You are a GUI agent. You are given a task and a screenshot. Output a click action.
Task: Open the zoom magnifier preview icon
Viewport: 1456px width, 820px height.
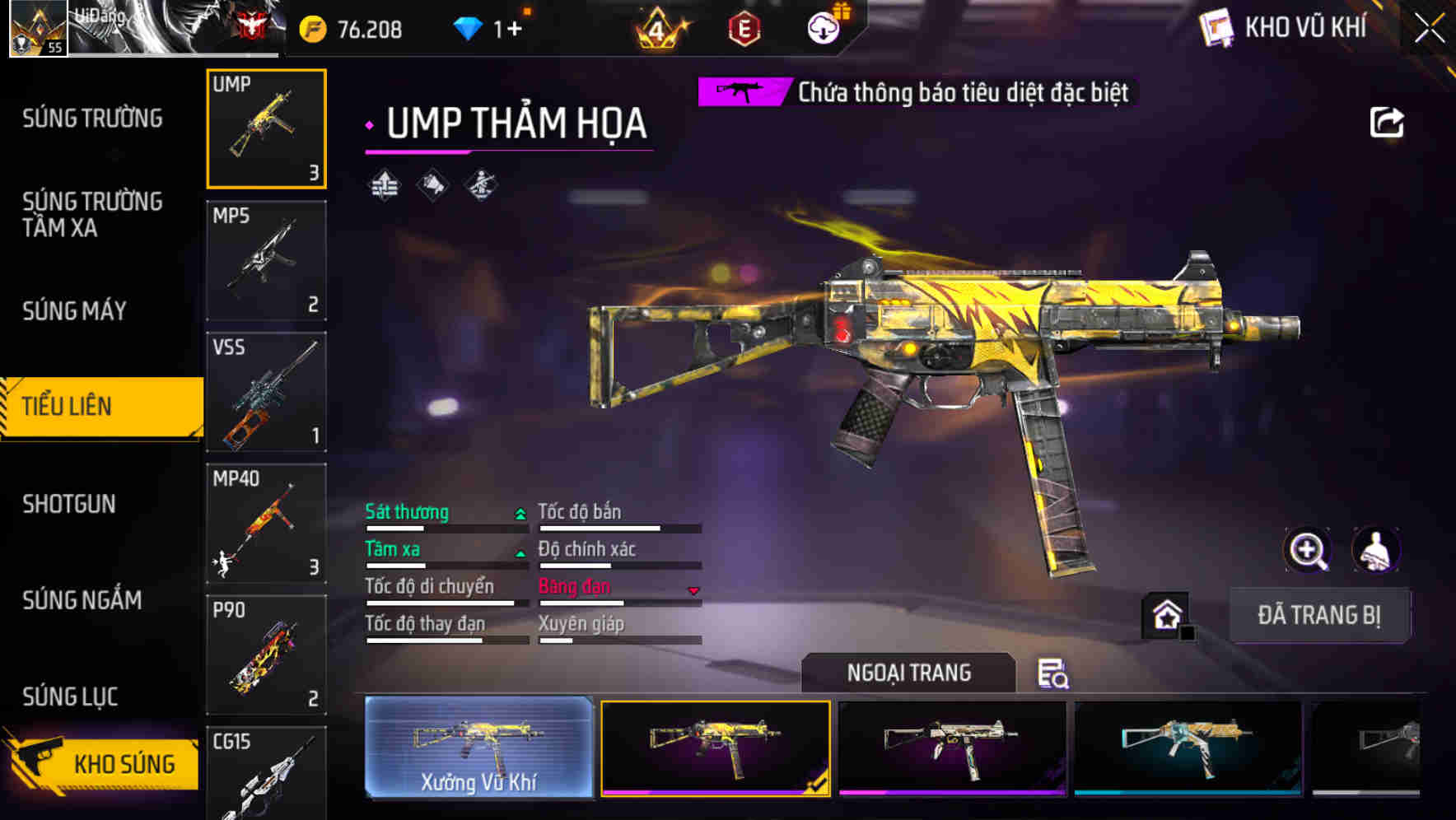1308,550
